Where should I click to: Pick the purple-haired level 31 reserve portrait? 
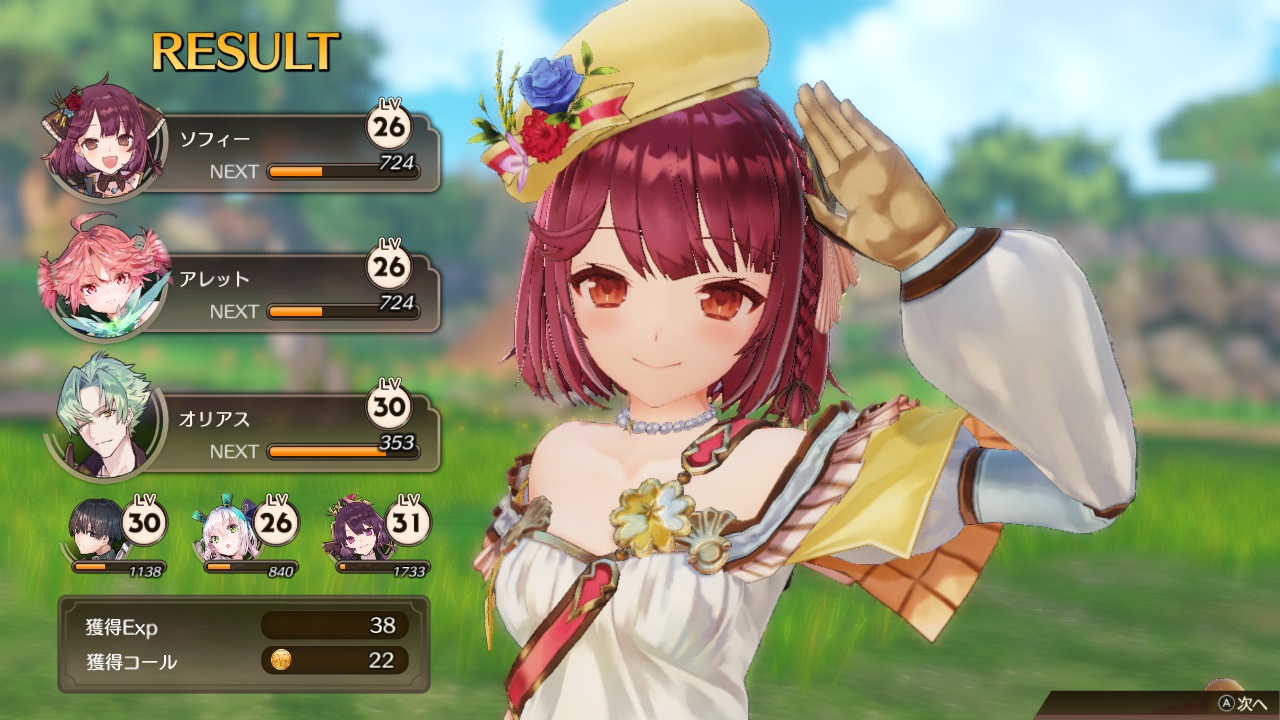[356, 530]
